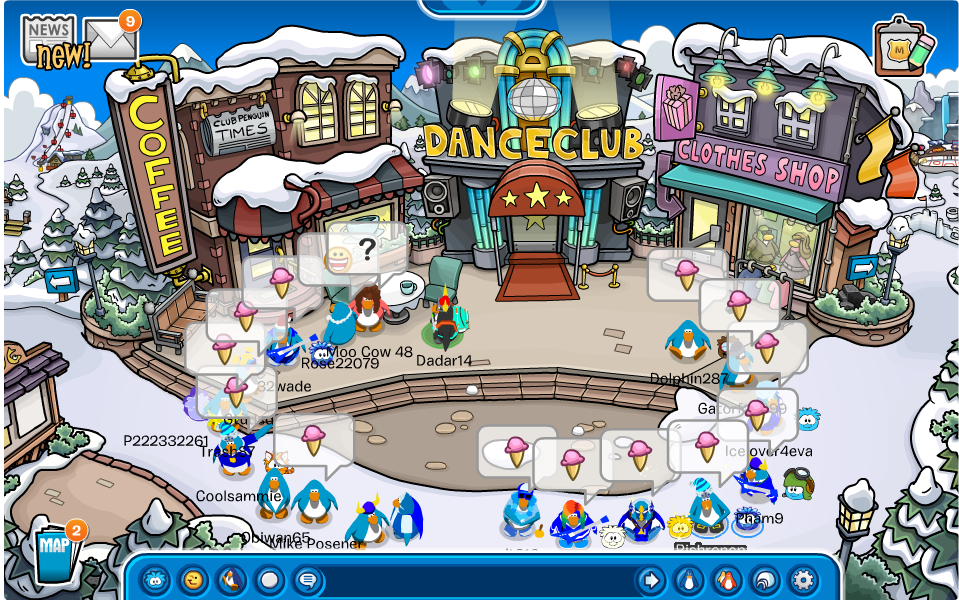This screenshot has width=959, height=600.
Task: Open the puffle menu on the toolbar
Action: [155, 579]
